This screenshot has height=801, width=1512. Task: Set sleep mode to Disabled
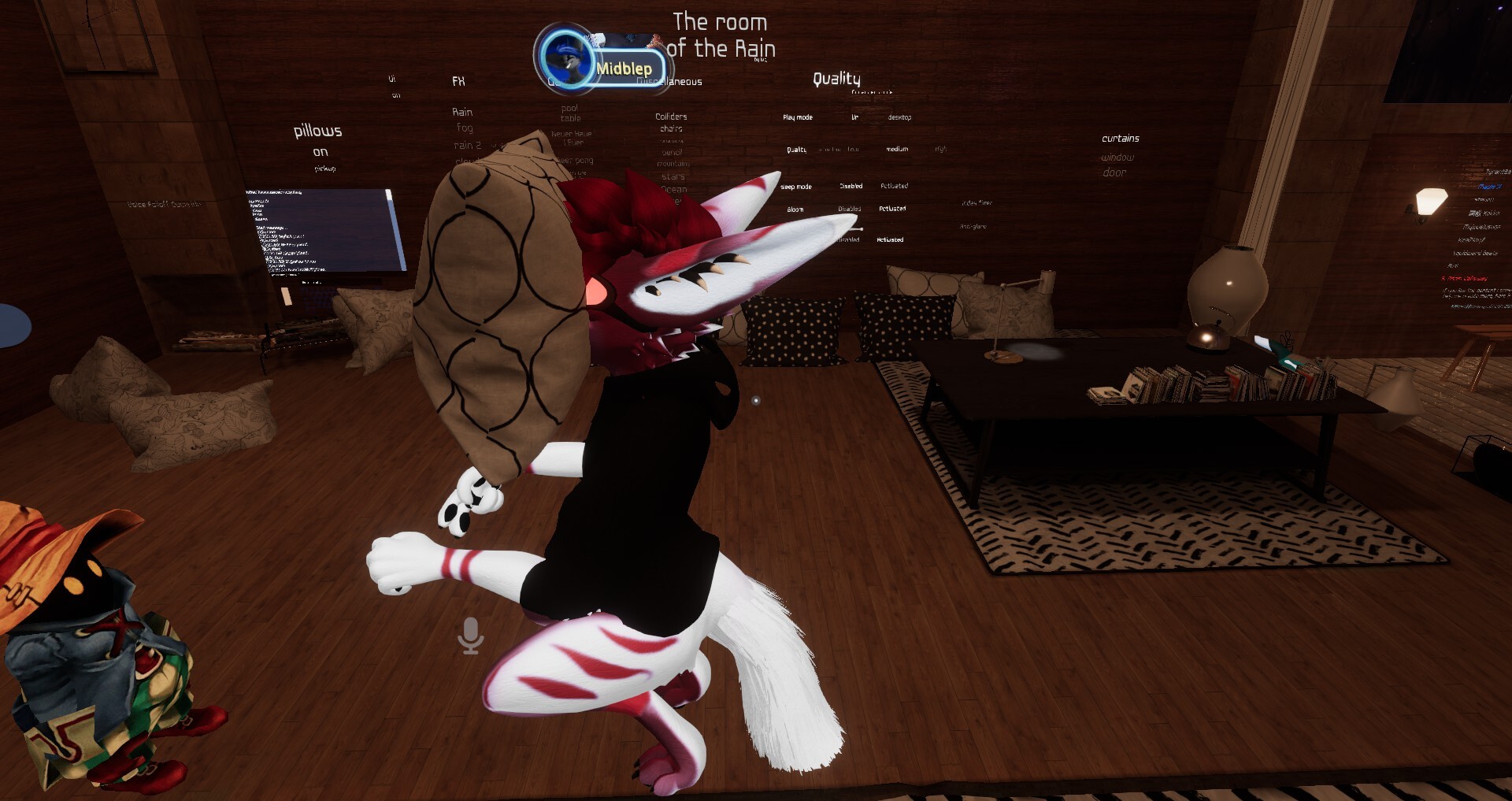pos(850,187)
